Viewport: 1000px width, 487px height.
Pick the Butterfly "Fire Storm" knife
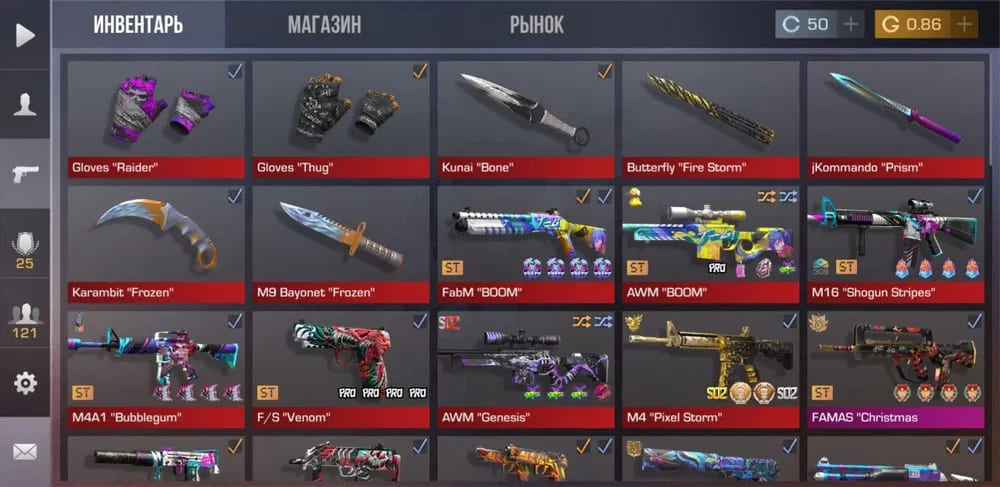pos(710,118)
